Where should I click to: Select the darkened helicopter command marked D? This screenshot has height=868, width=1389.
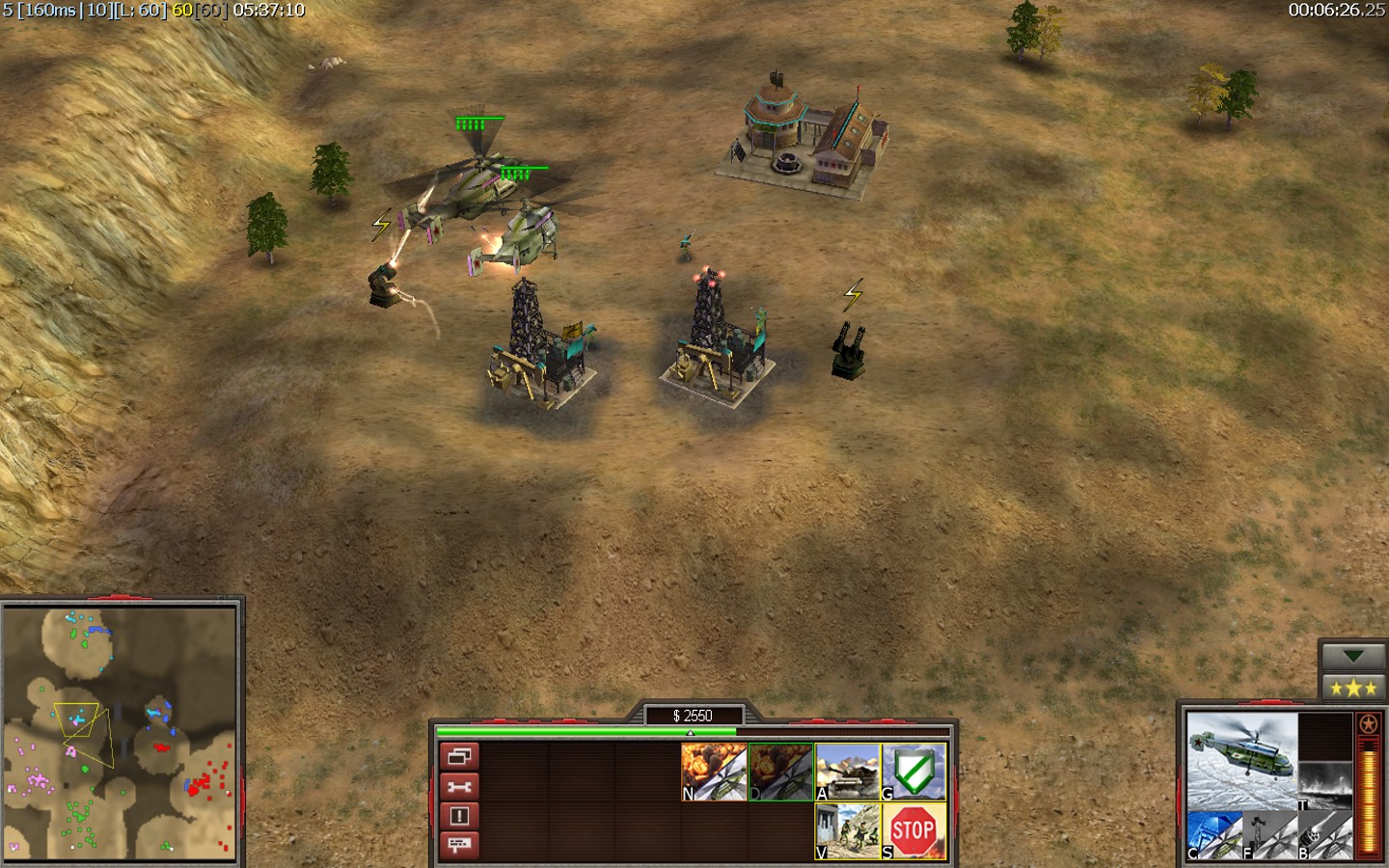780,771
